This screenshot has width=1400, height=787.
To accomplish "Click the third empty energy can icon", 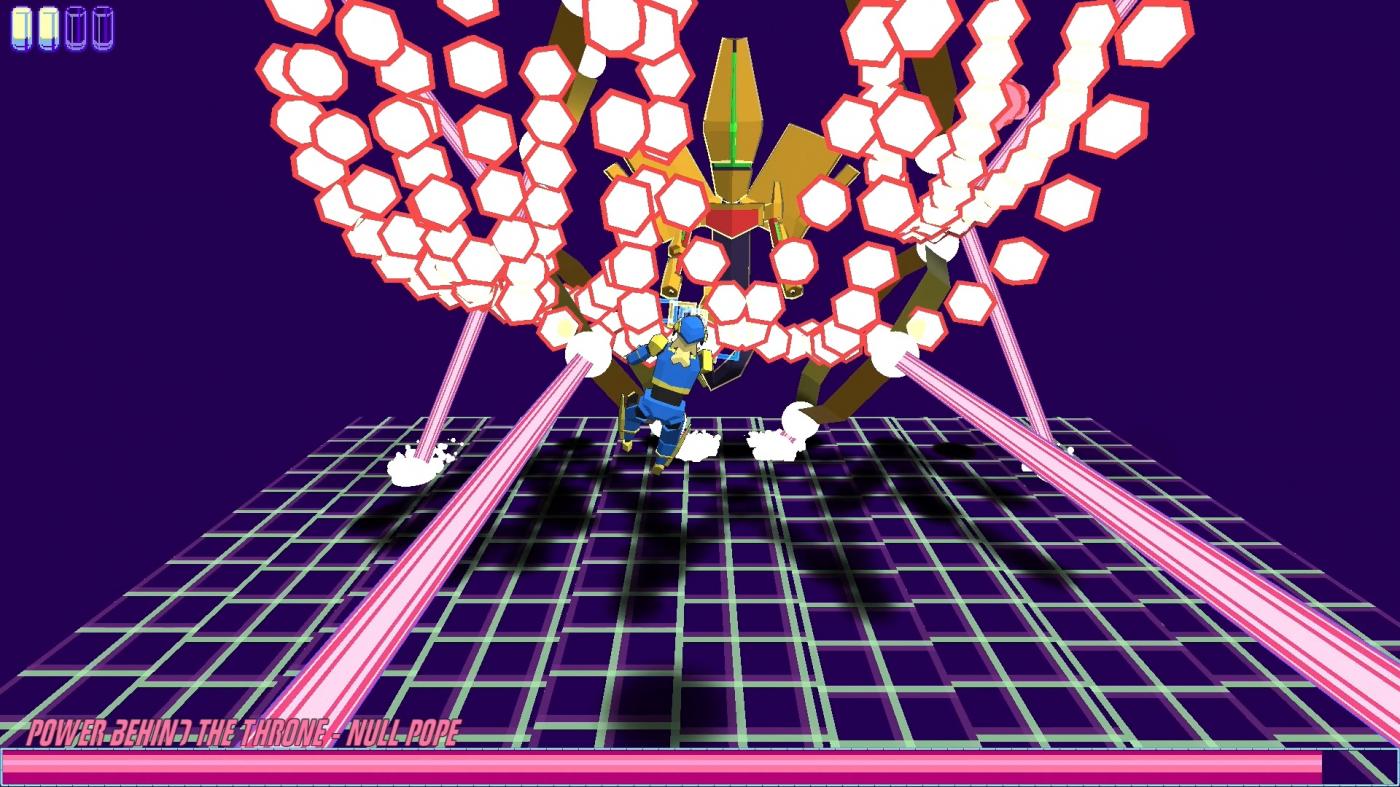I will [76, 26].
